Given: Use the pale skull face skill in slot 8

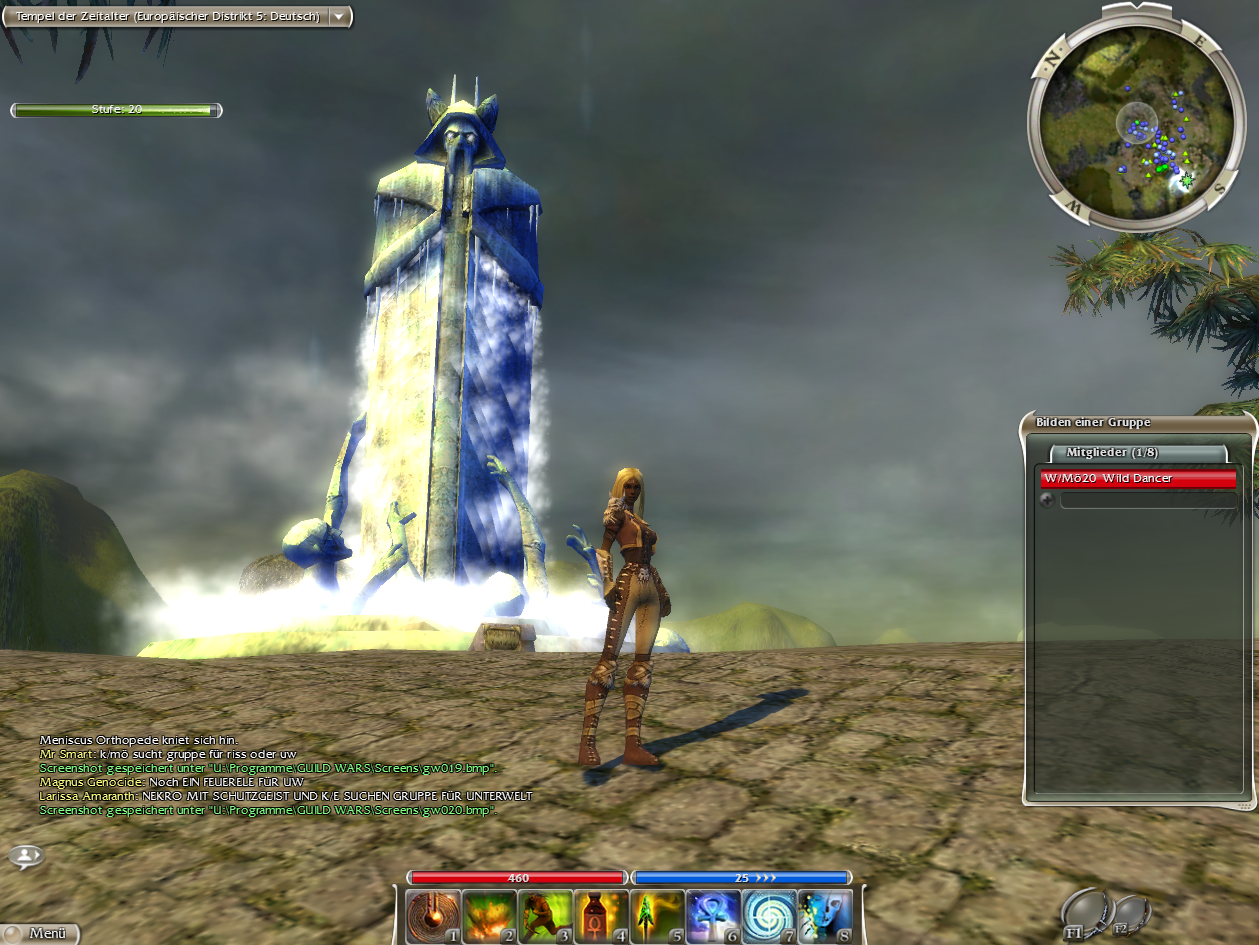Looking at the screenshot, I should pyautogui.click(x=826, y=916).
